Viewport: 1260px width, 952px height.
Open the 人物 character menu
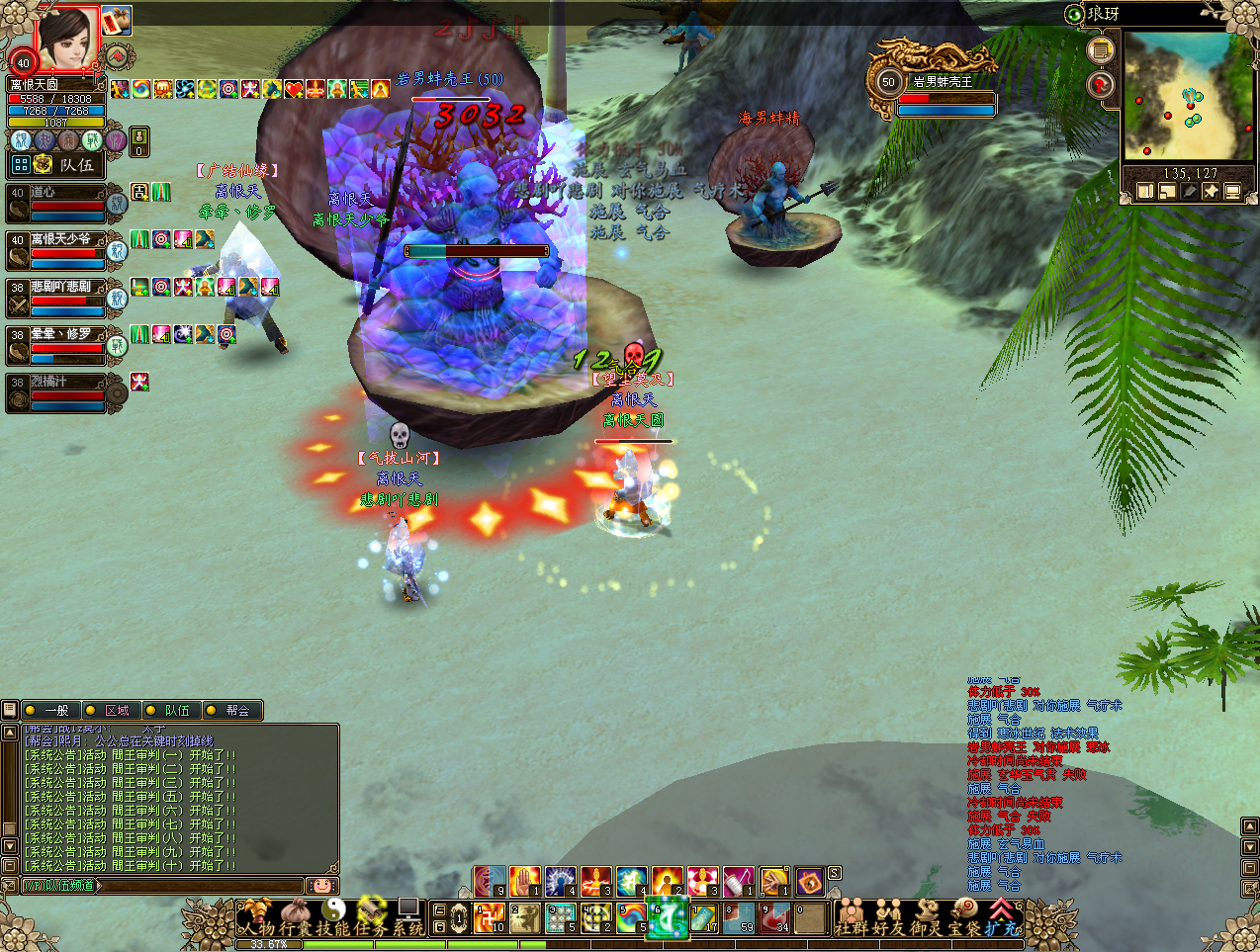[257, 918]
